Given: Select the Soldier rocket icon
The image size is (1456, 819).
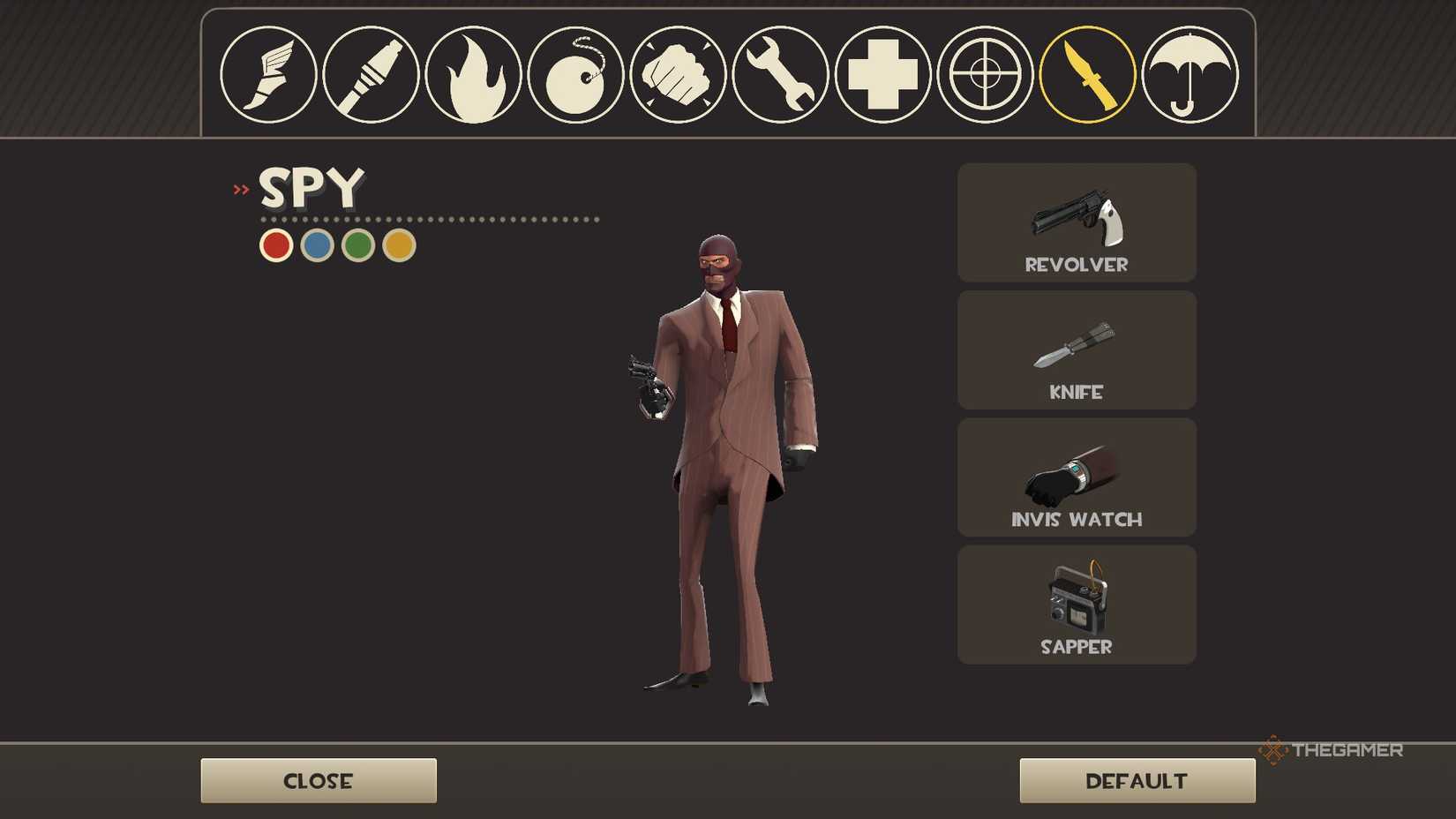Looking at the screenshot, I should click(371, 76).
